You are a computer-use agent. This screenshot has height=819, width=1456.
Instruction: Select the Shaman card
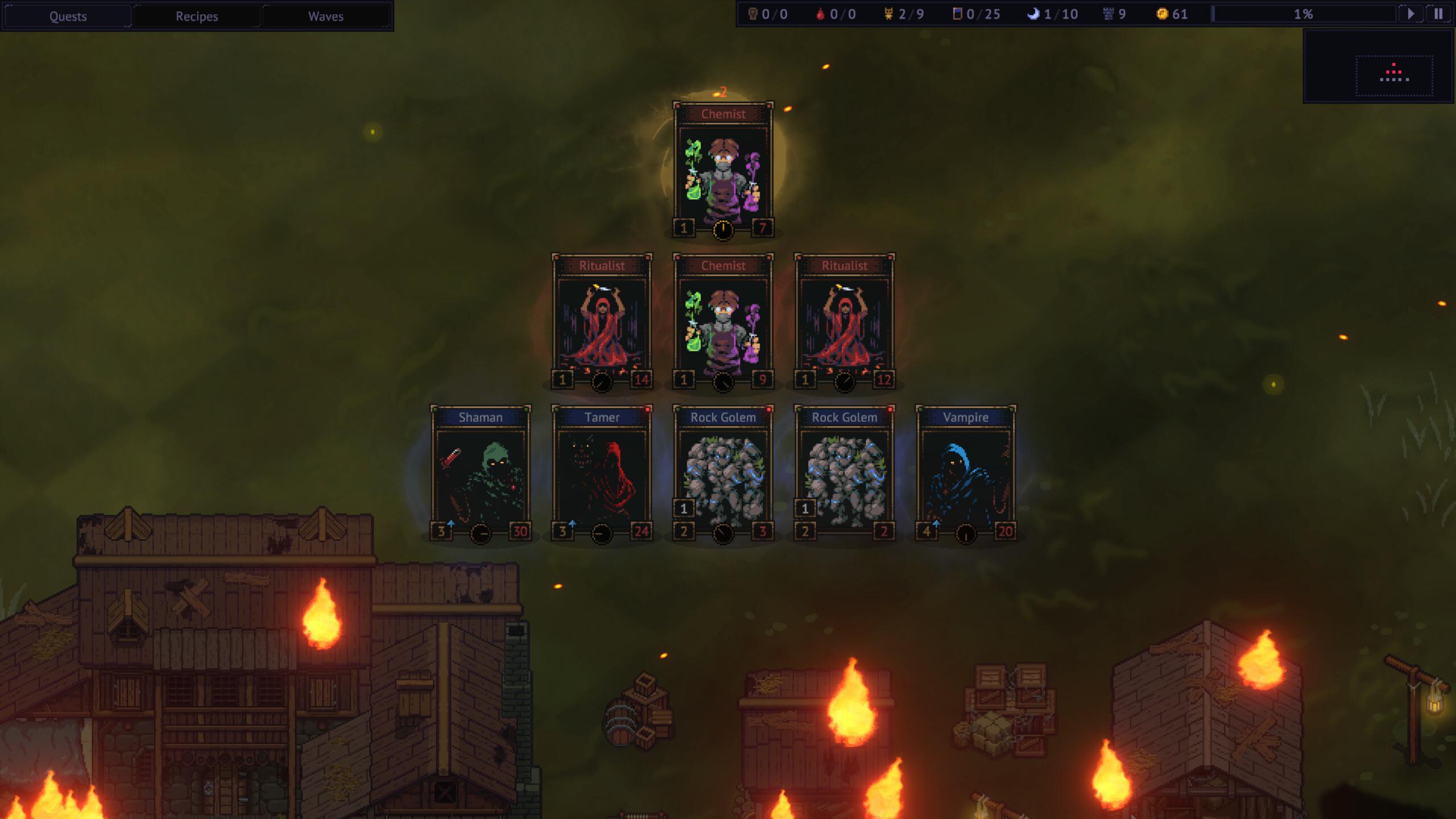(481, 474)
